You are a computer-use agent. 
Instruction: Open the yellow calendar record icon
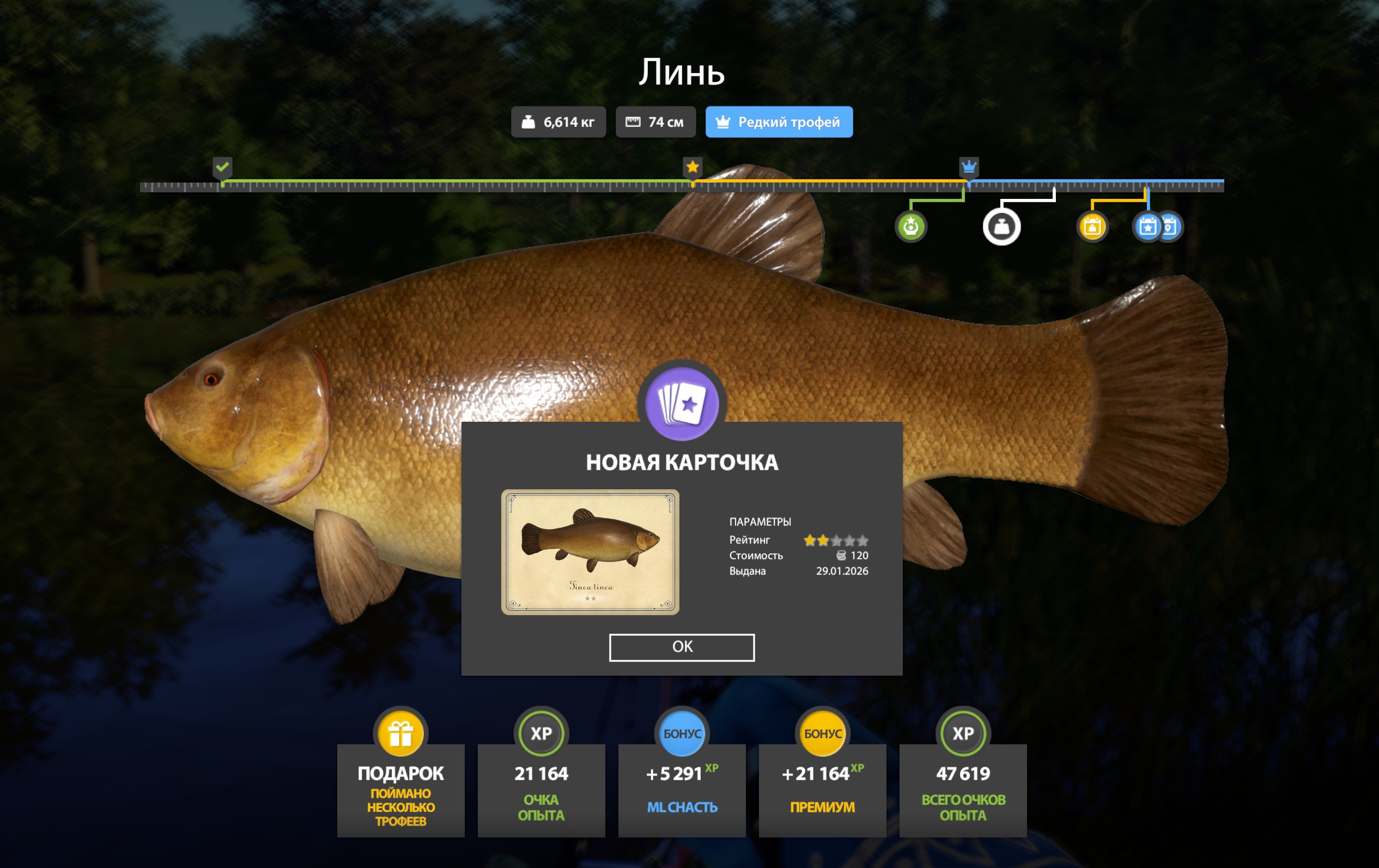coord(1092,227)
